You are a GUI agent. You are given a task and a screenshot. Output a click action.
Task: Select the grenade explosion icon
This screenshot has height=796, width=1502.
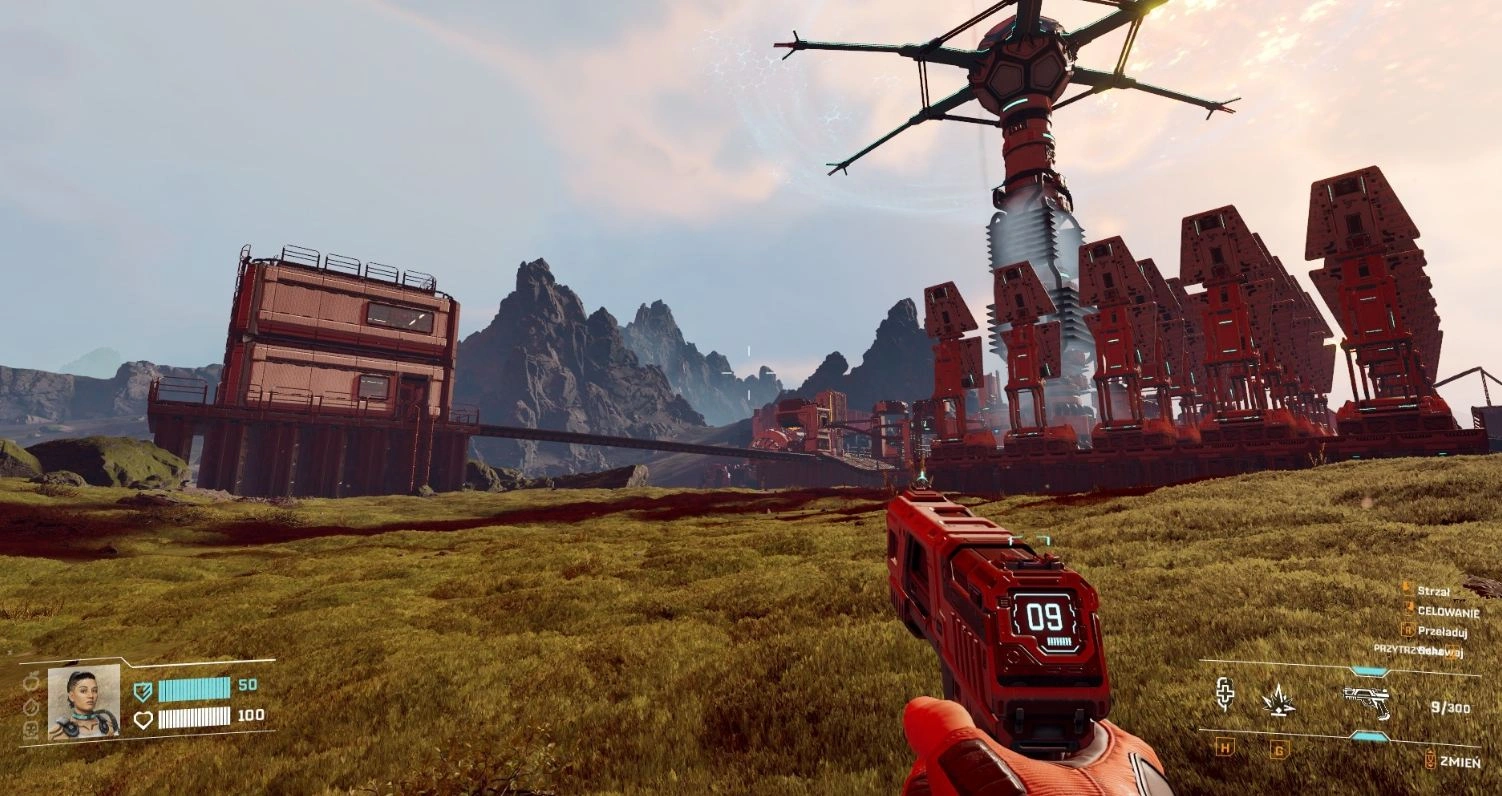1277,701
